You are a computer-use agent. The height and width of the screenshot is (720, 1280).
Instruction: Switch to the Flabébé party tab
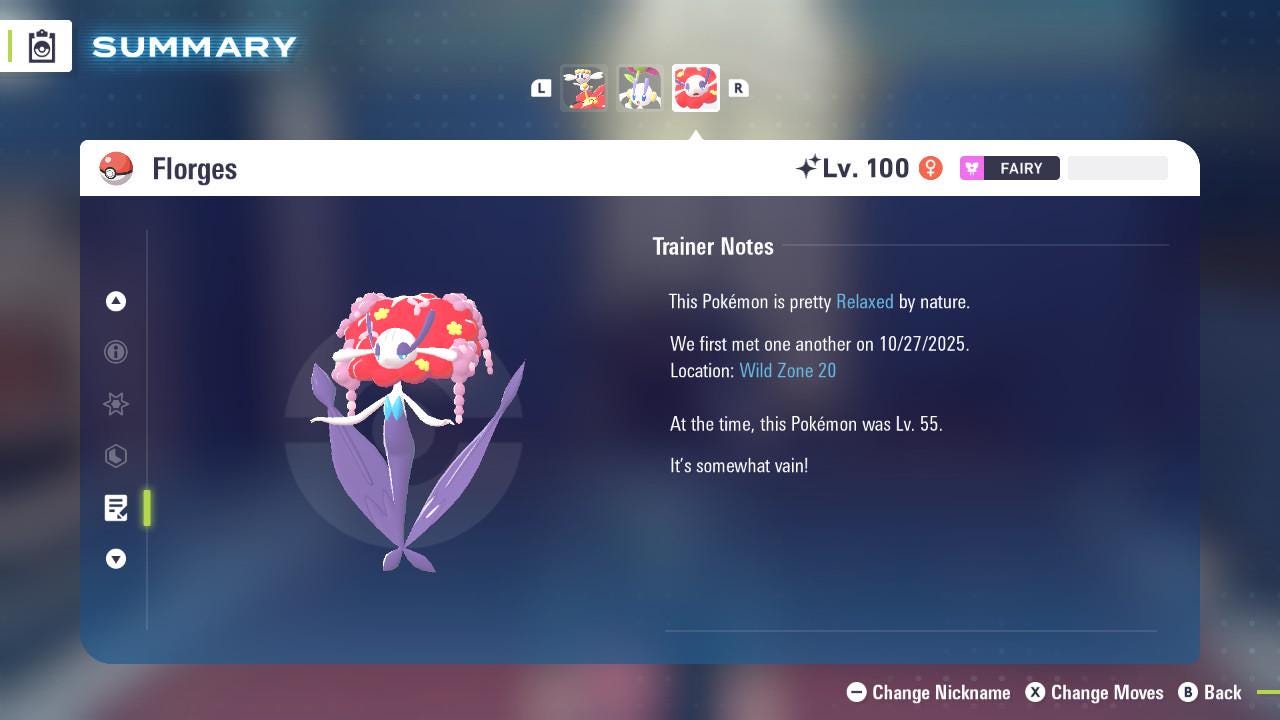pyautogui.click(x=585, y=87)
